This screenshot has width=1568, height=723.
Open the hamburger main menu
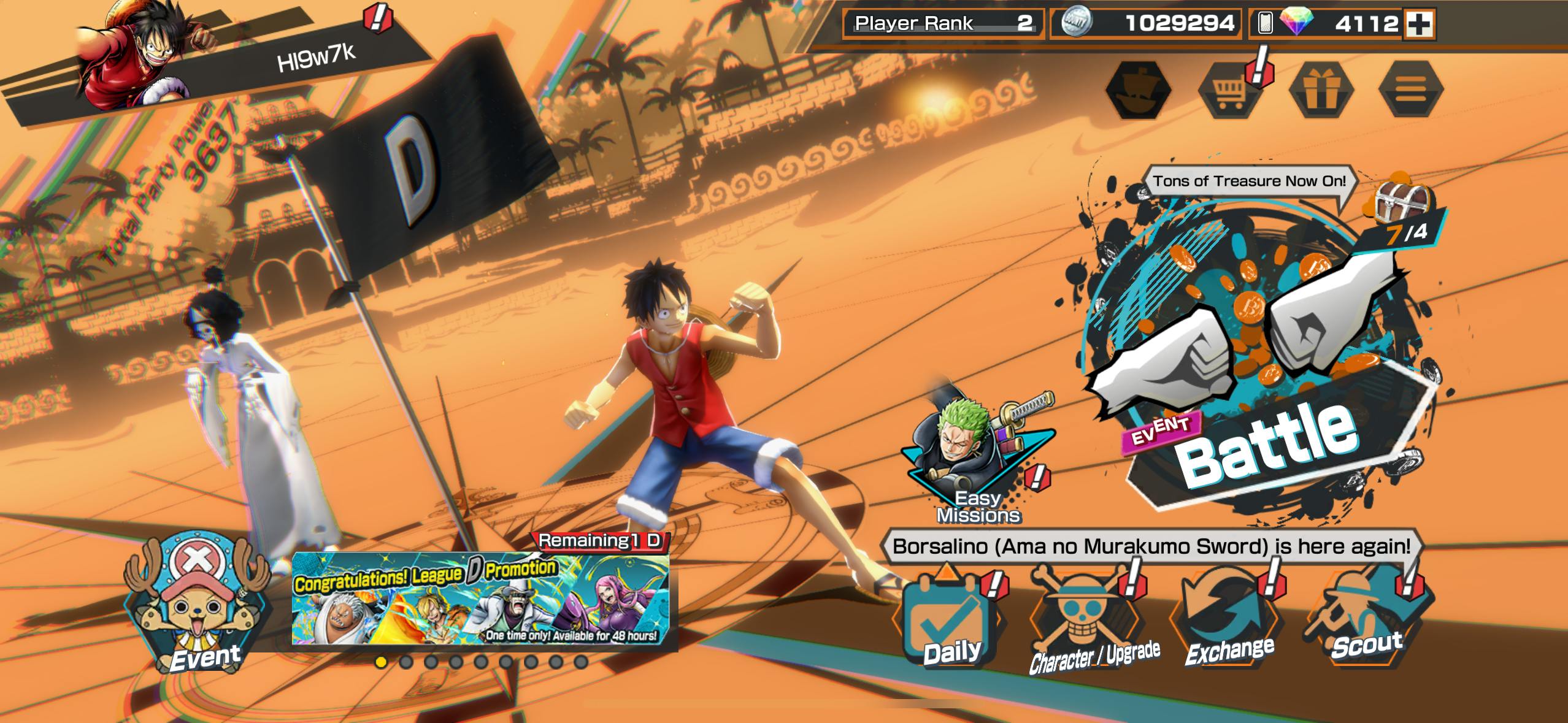1410,90
